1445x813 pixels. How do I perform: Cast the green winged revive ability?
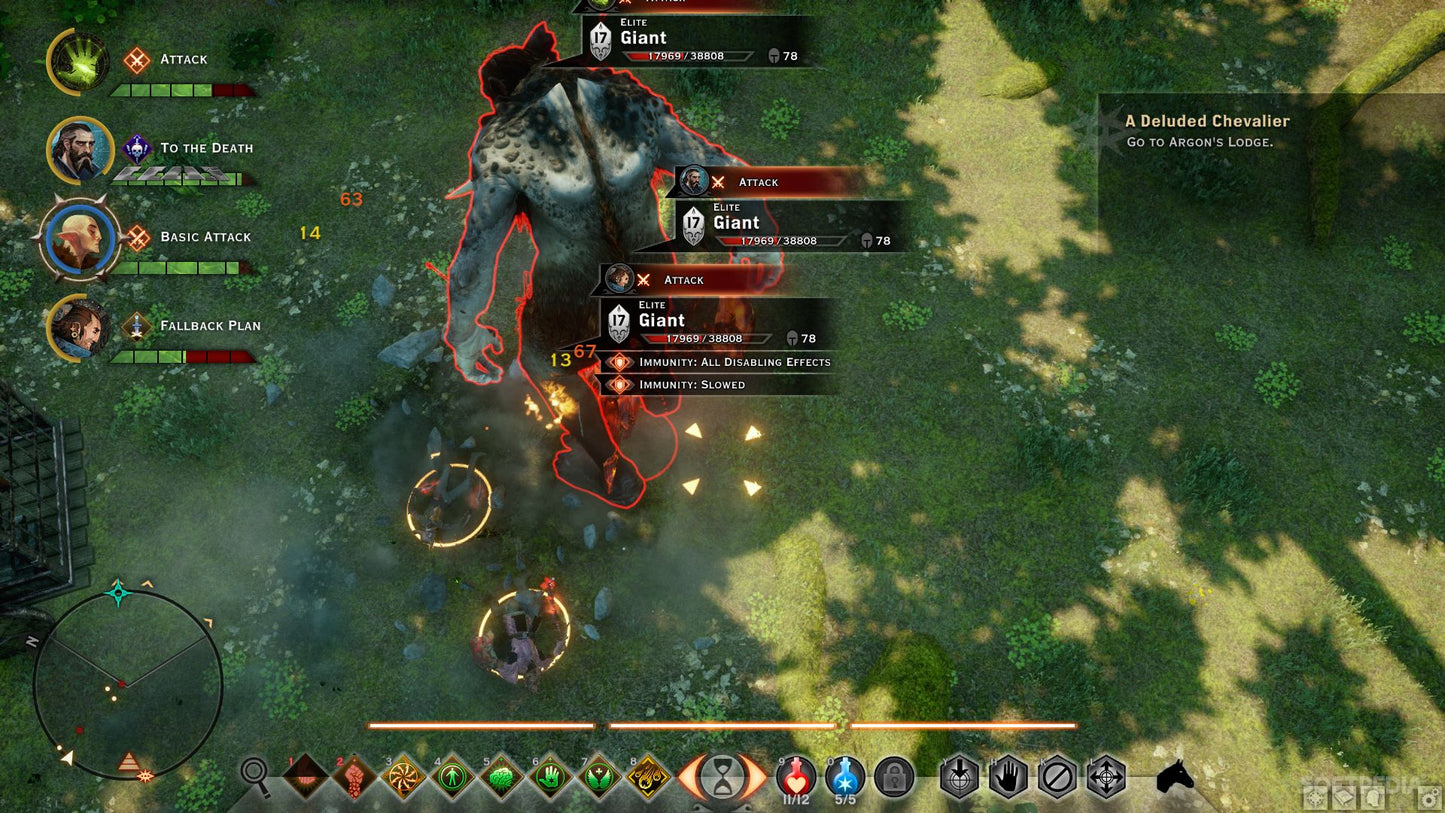point(600,777)
